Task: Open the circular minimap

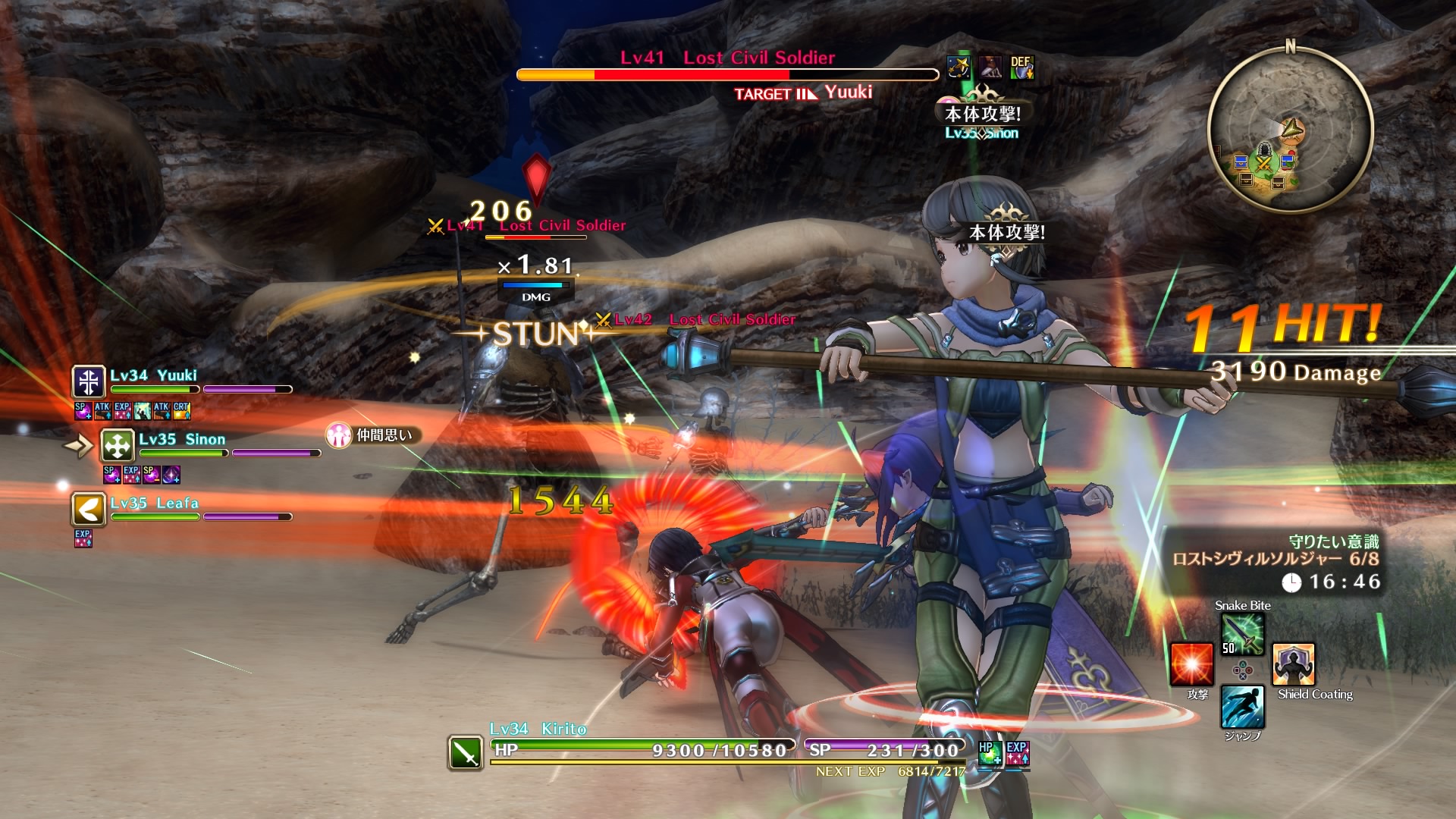Action: (x=1290, y=129)
